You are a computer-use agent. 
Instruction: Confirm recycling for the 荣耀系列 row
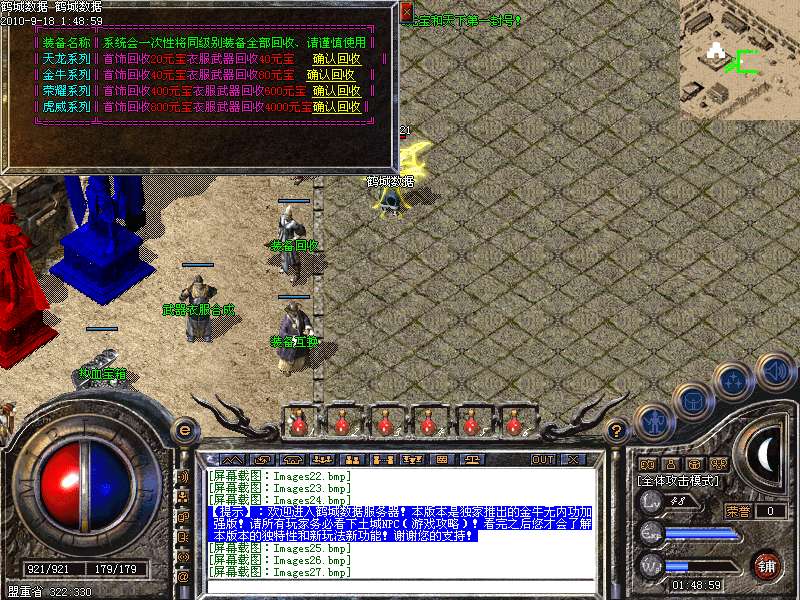click(337, 91)
